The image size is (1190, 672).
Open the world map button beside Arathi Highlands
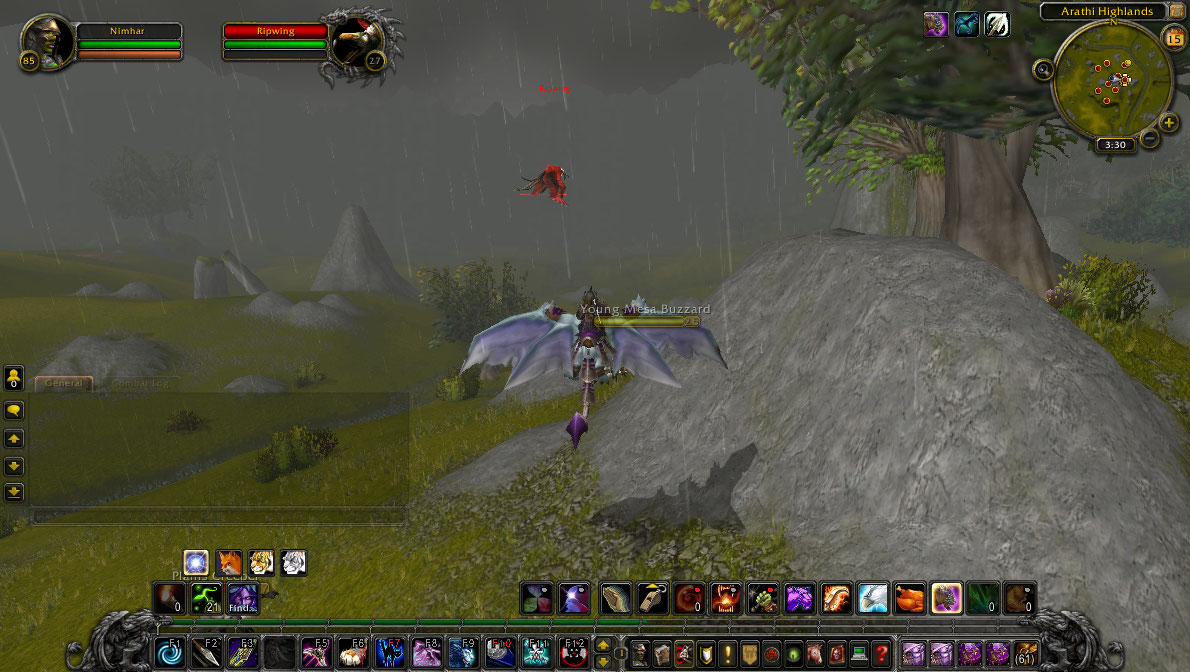point(1174,11)
